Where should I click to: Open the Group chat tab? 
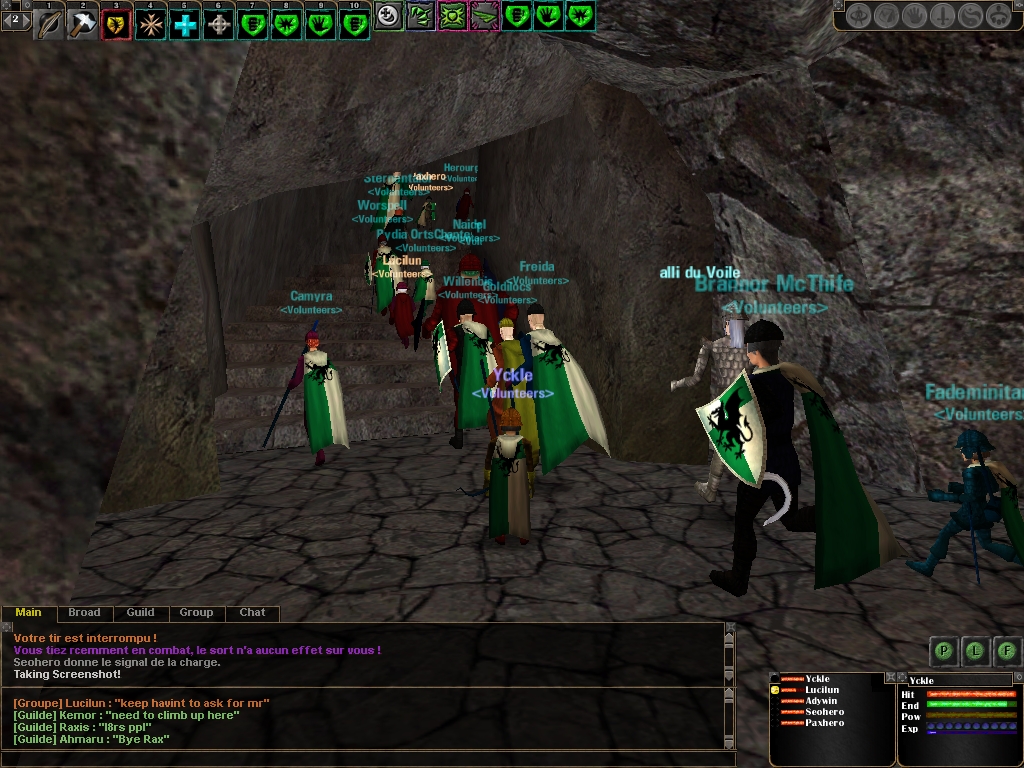coord(196,612)
